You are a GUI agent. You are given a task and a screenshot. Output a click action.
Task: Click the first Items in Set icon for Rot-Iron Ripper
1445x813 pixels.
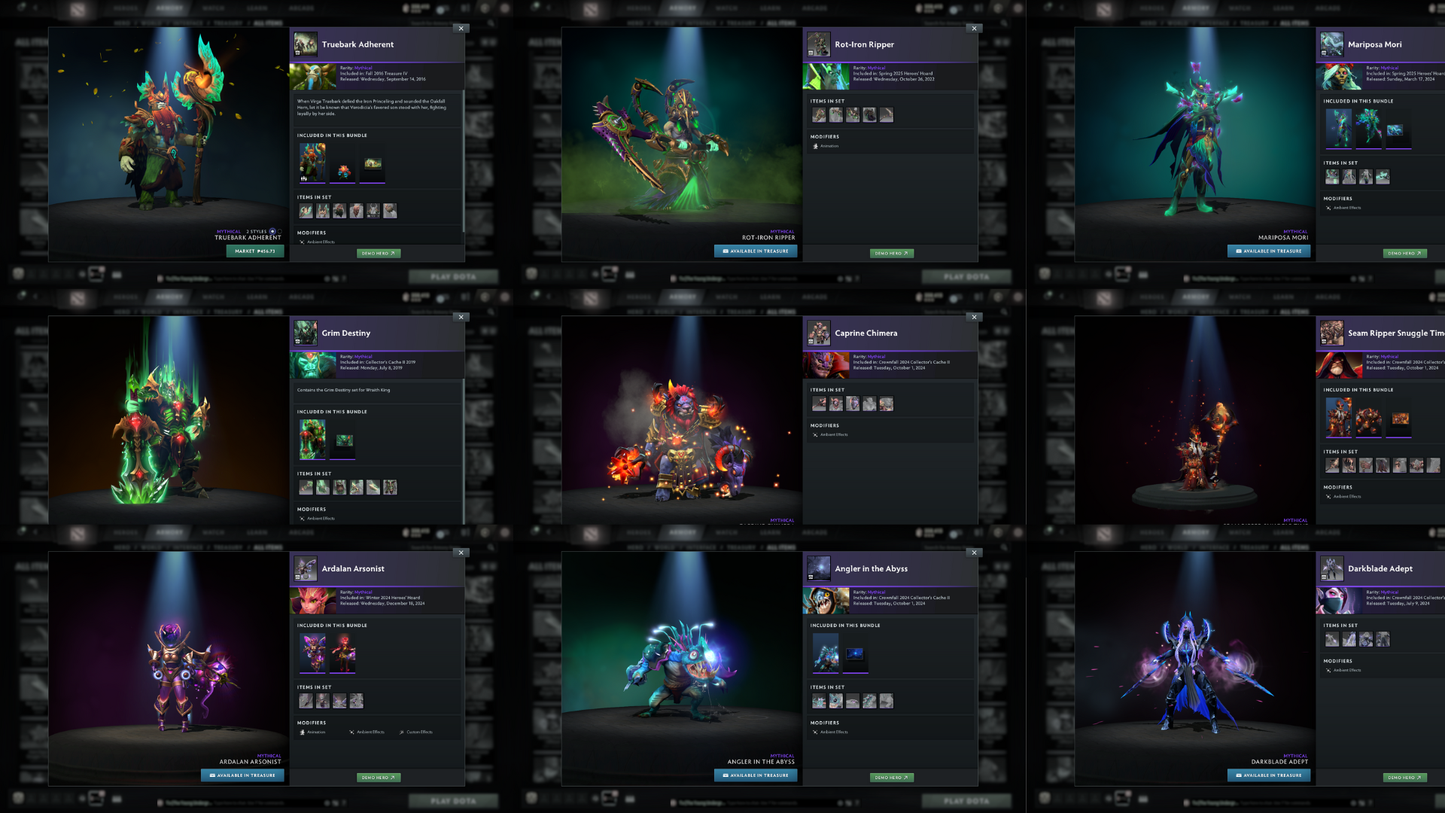818,114
